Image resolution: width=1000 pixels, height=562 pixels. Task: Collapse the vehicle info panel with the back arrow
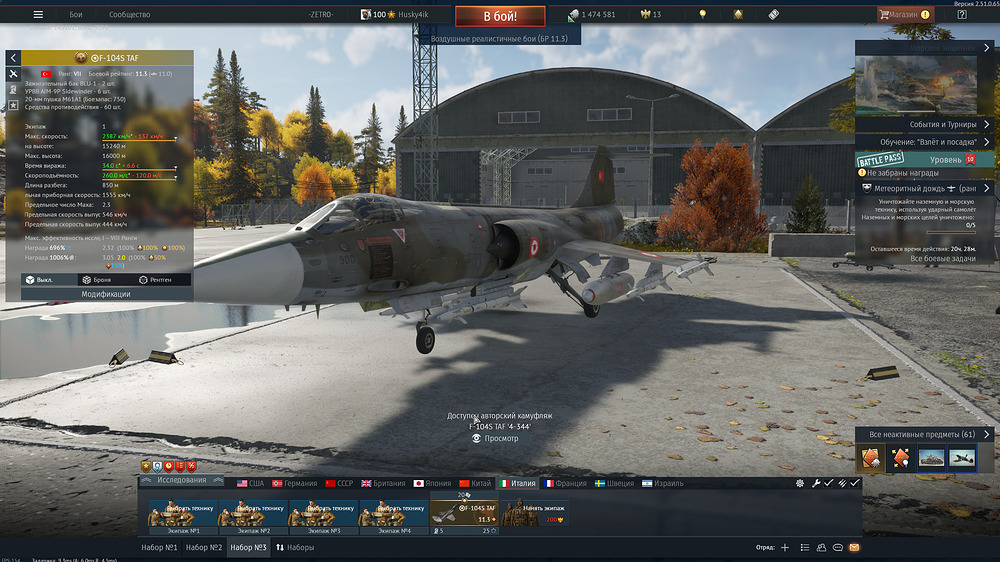tap(13, 58)
